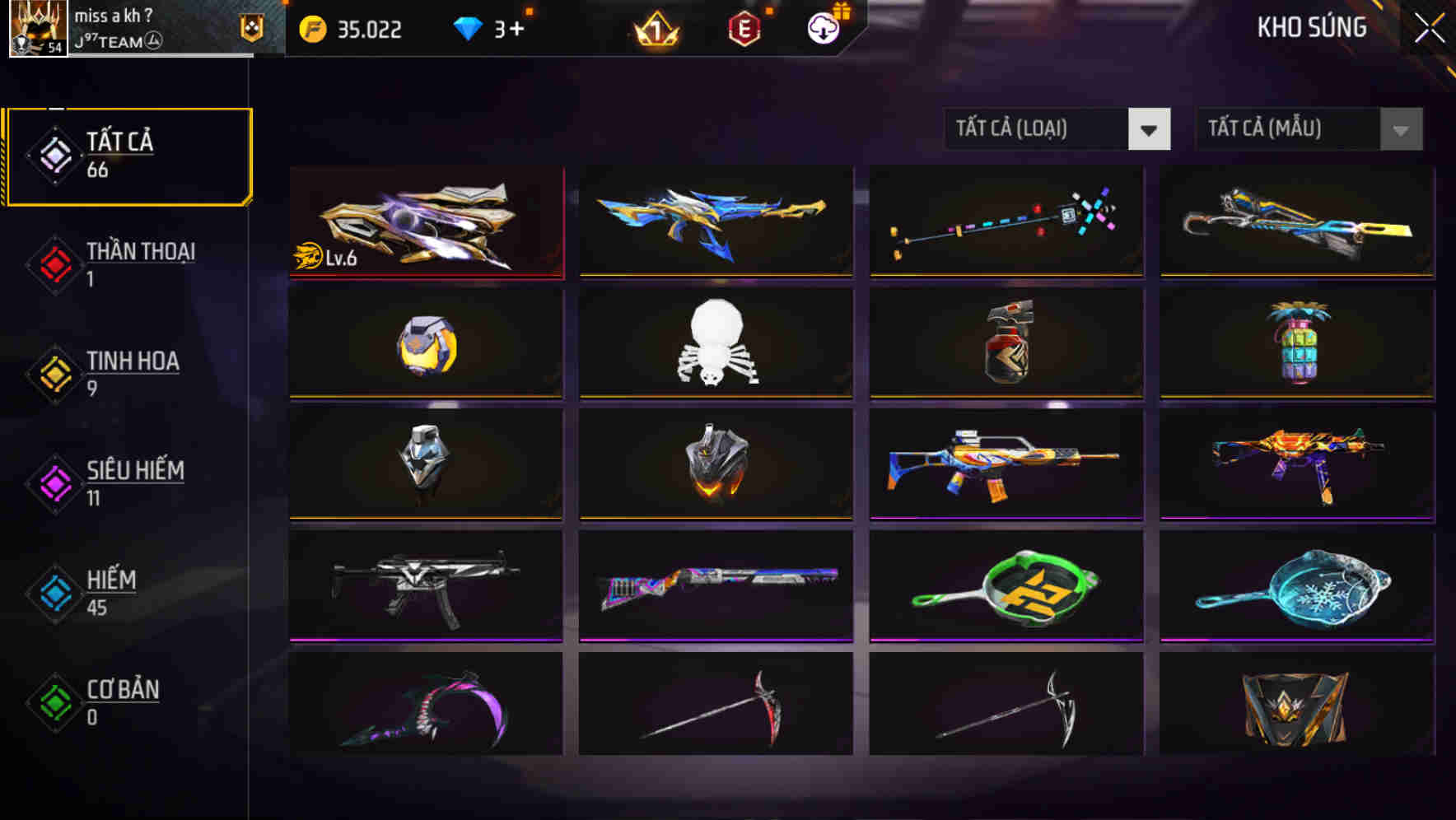Open the download gift cloud icon
The image size is (1456, 820).
pos(820,29)
